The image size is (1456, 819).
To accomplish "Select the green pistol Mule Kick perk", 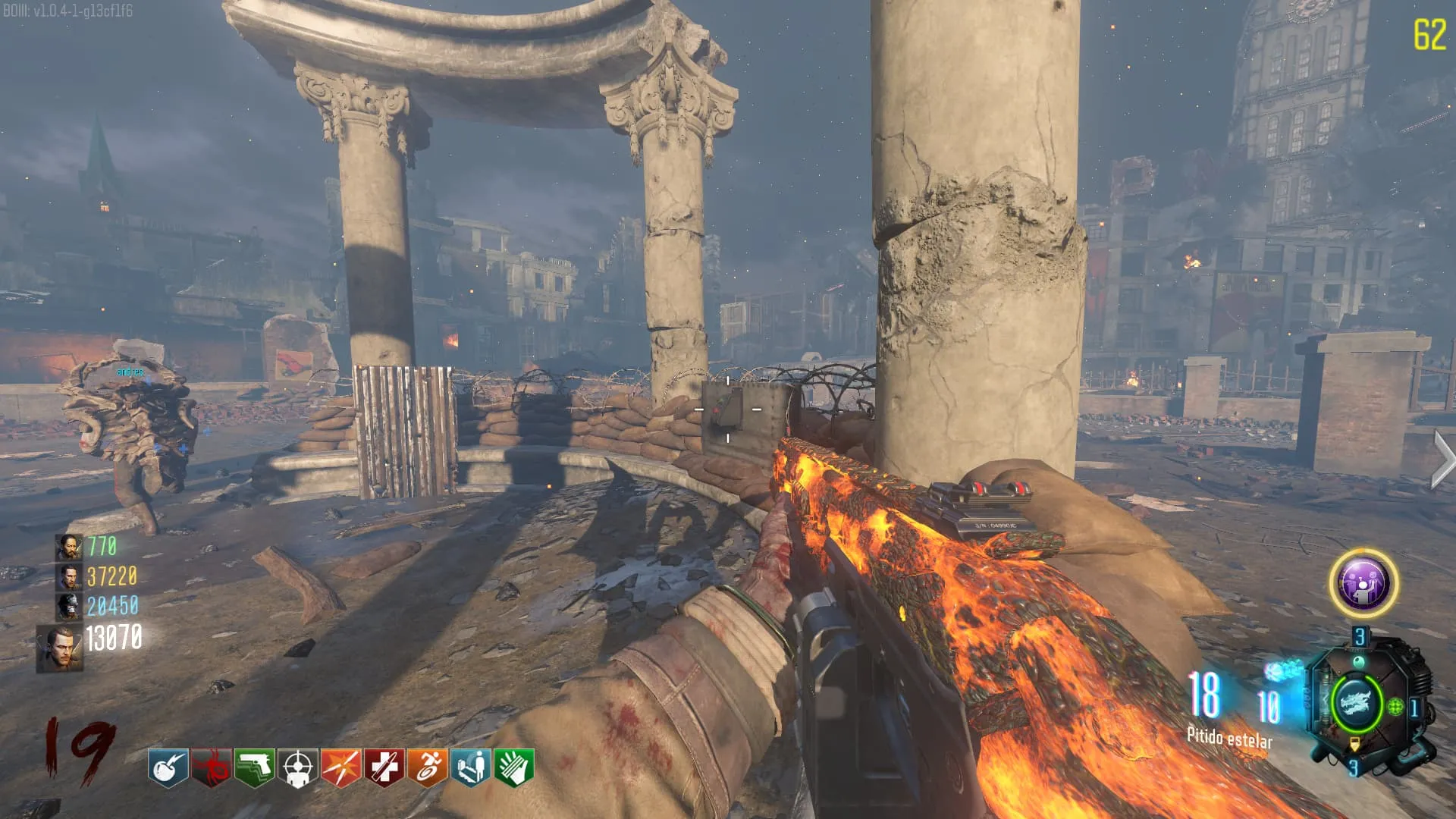I will point(254,767).
